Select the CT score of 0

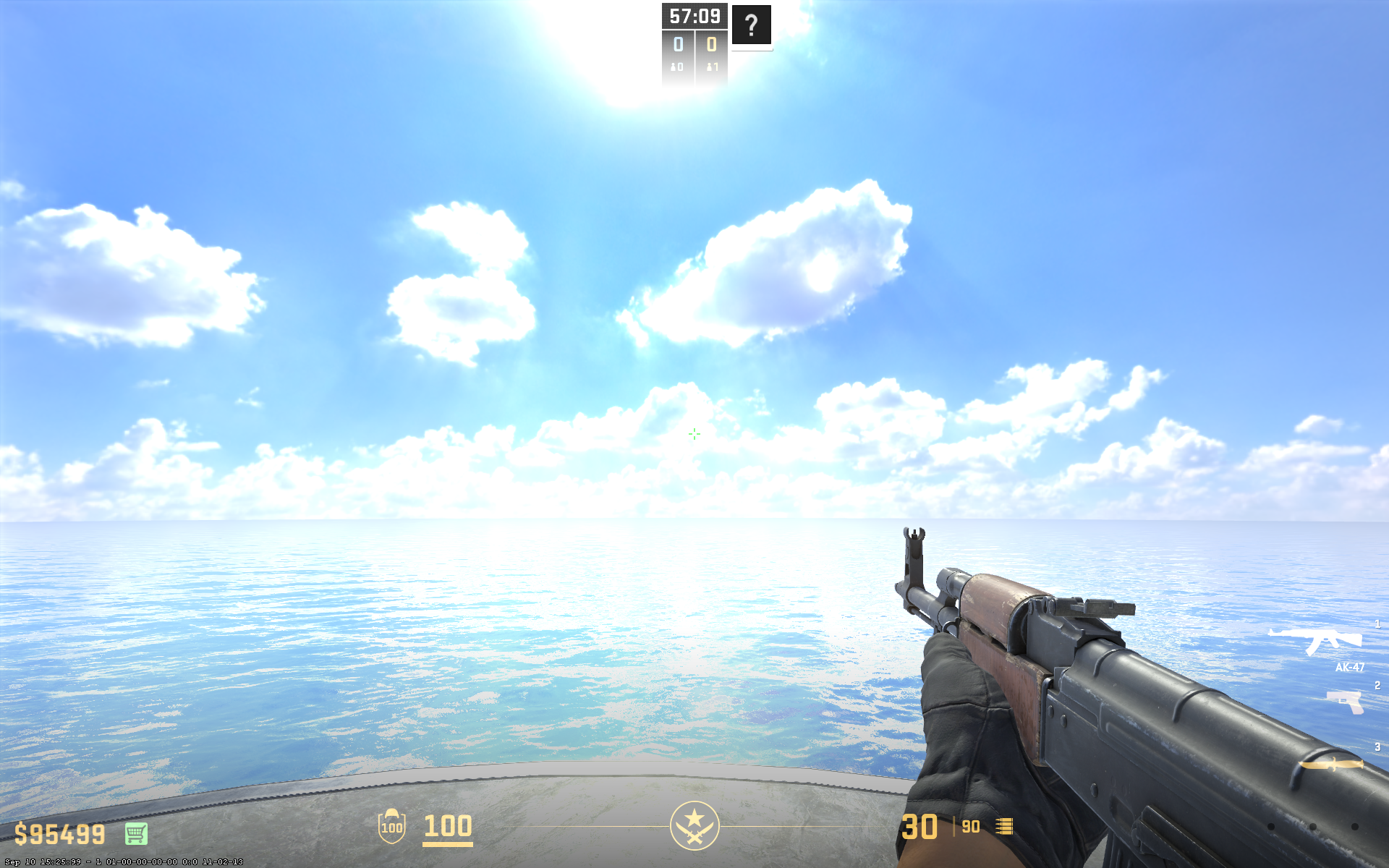pos(677,45)
